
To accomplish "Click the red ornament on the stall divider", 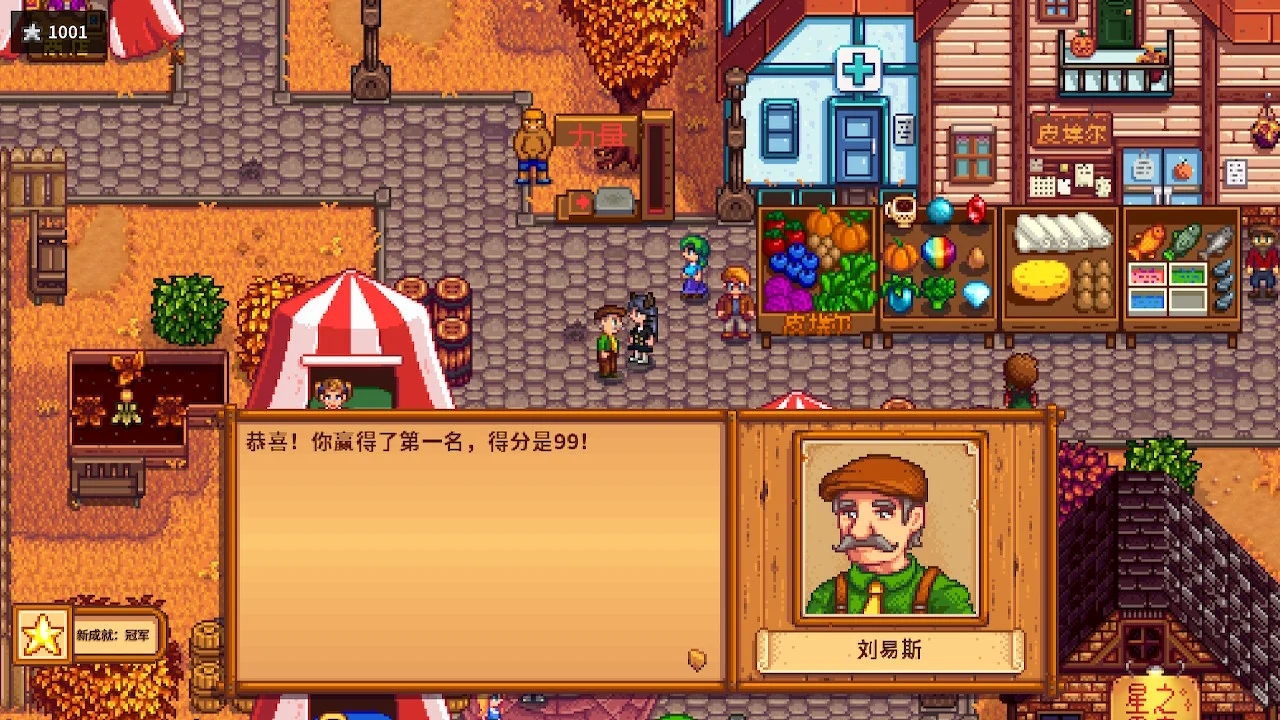I will [x=975, y=210].
